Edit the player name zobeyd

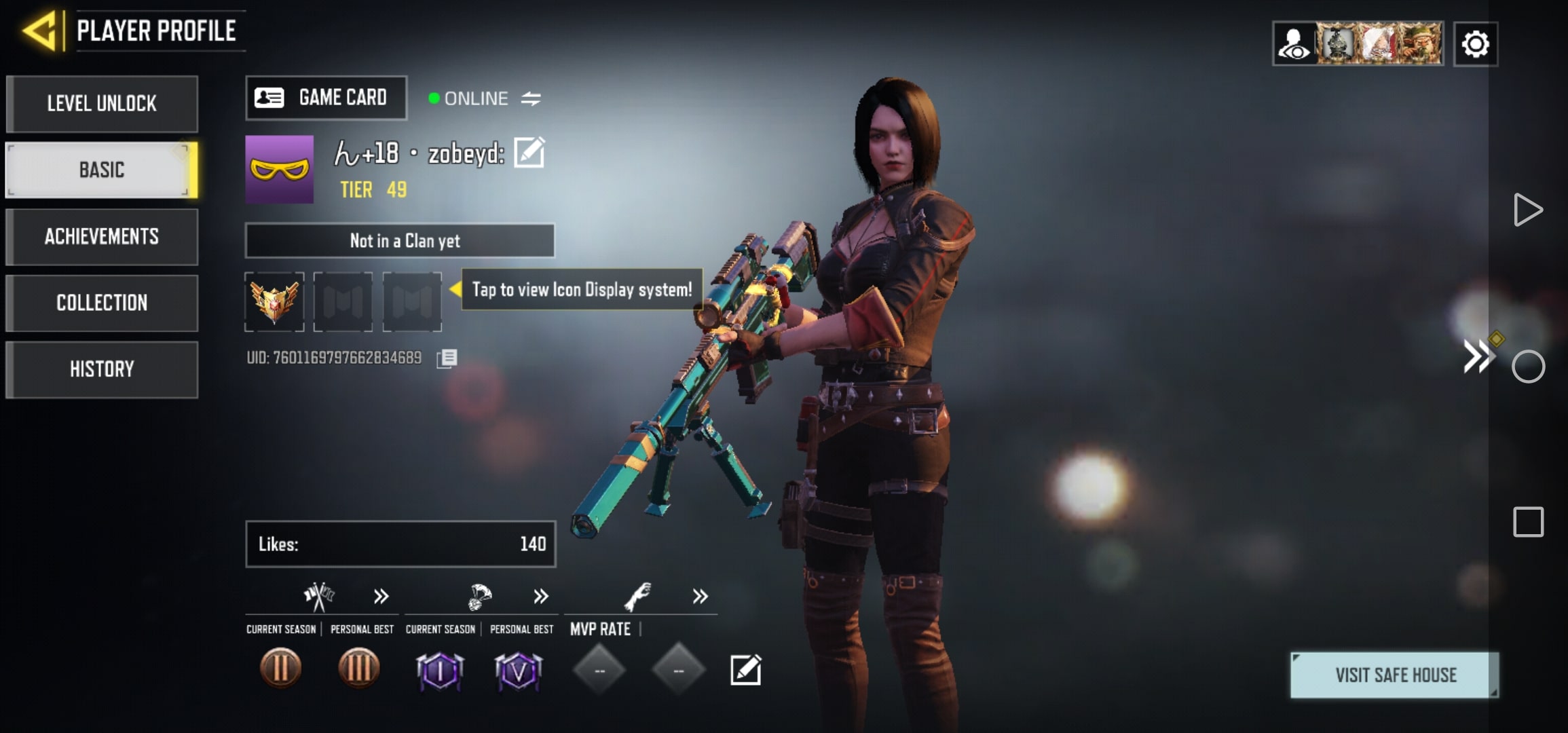pyautogui.click(x=529, y=152)
